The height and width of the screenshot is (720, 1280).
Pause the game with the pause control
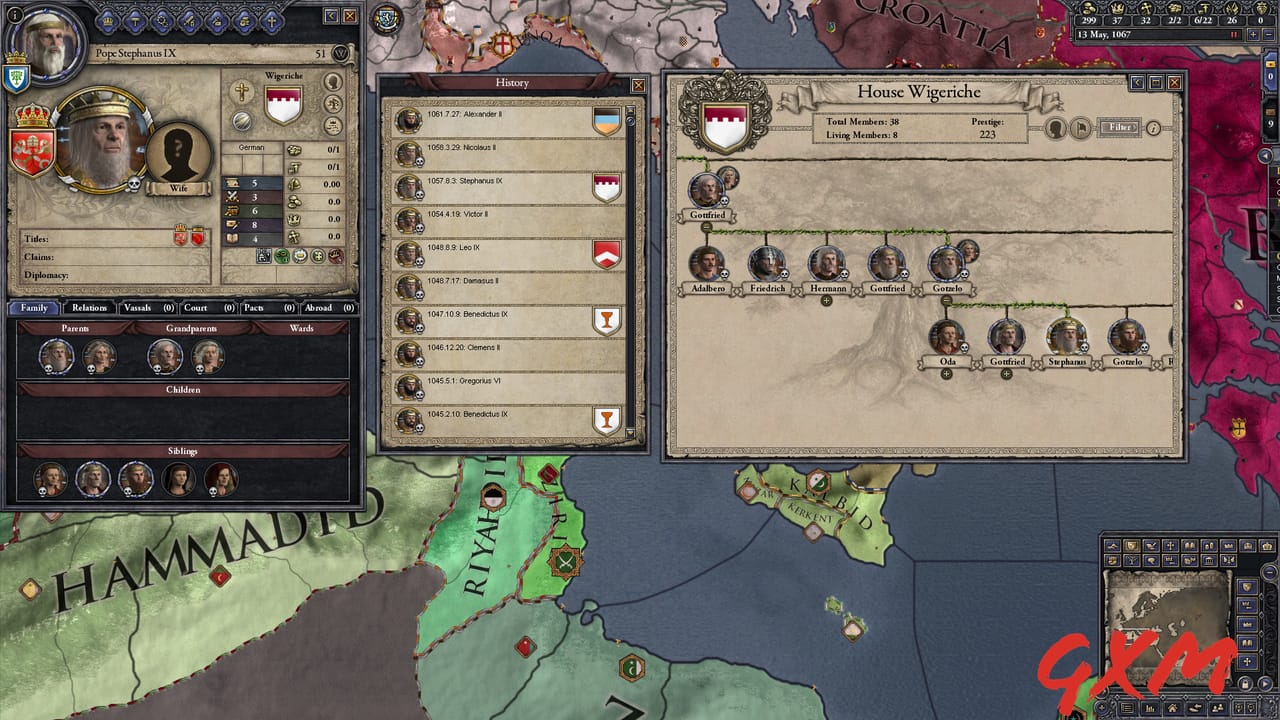pos(1233,34)
